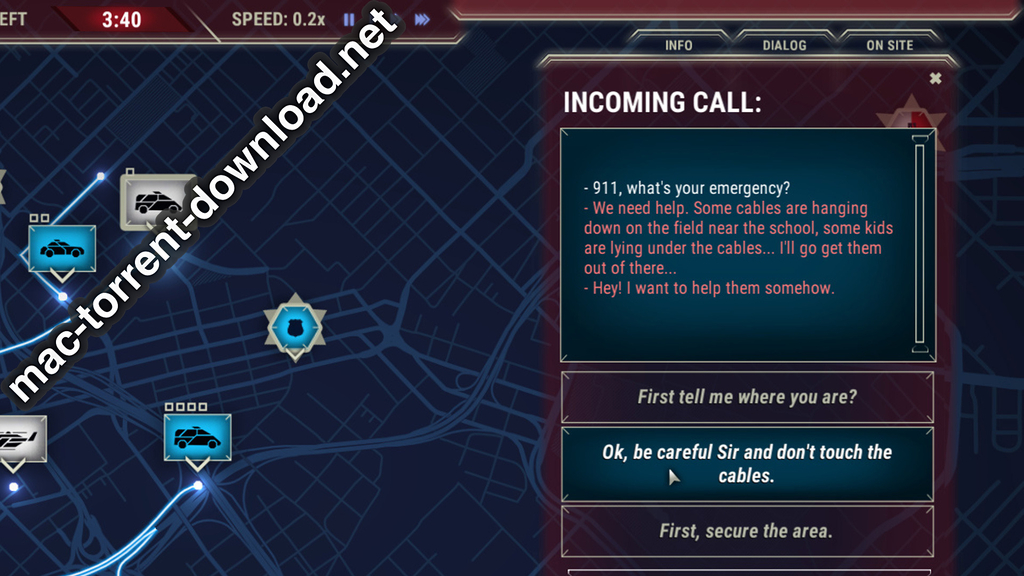Pick "First, secure the area." response
This screenshot has height=576, width=1024.
coord(747,531)
